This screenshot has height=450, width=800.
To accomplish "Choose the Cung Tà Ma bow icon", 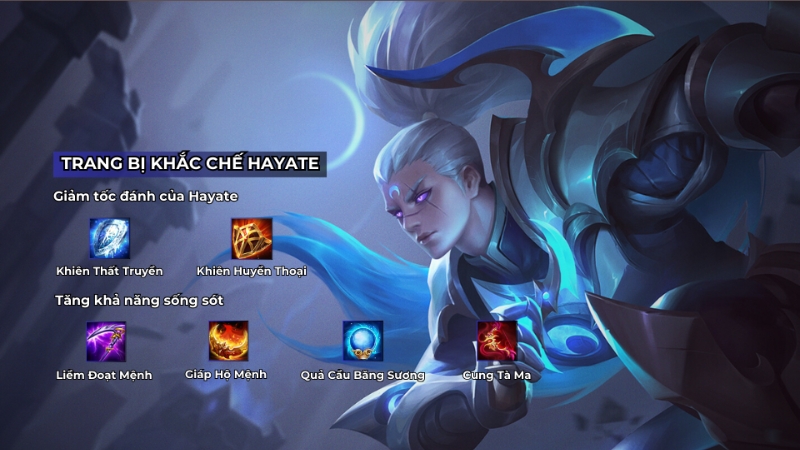I will click(496, 341).
